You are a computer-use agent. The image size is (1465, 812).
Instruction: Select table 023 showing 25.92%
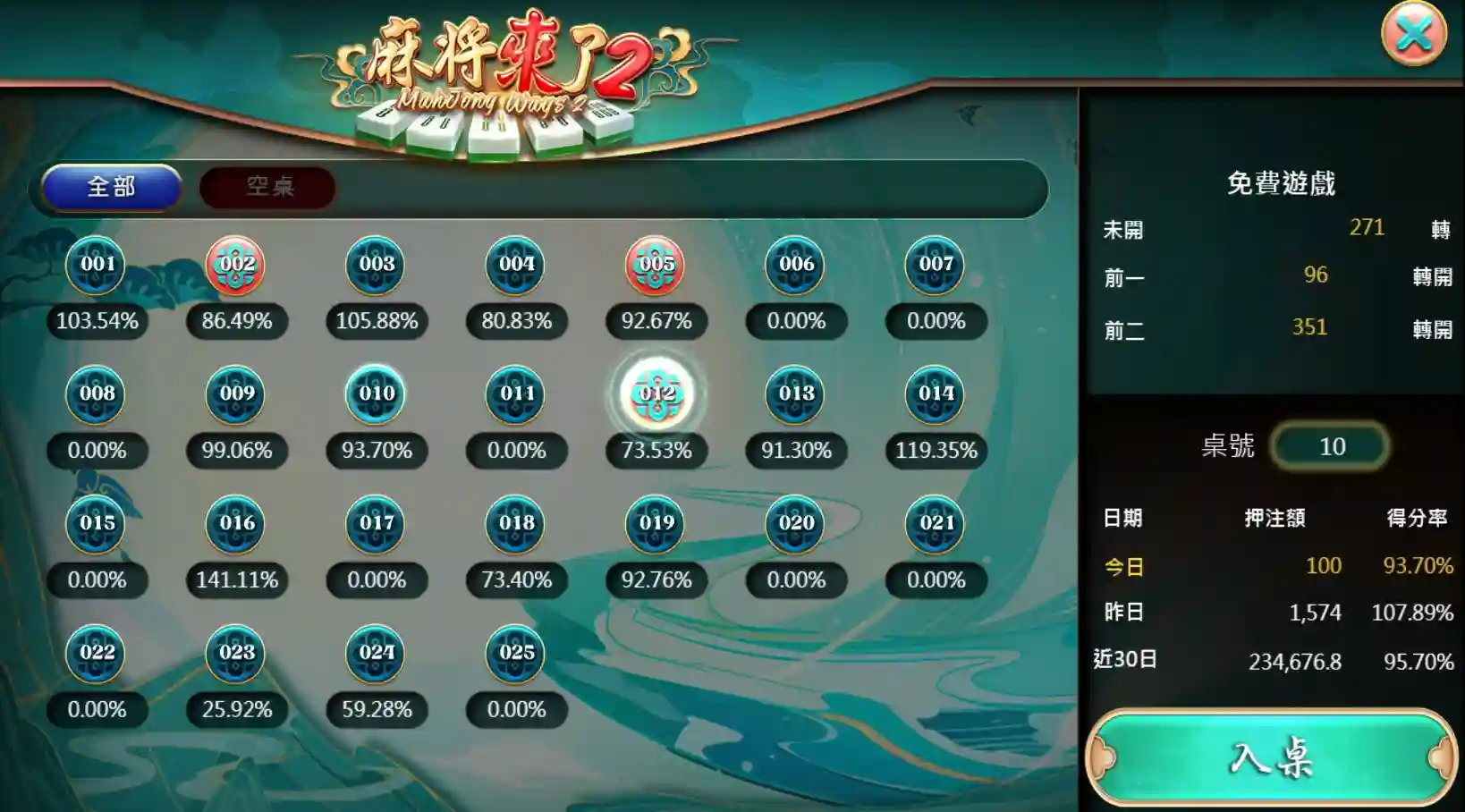click(237, 654)
